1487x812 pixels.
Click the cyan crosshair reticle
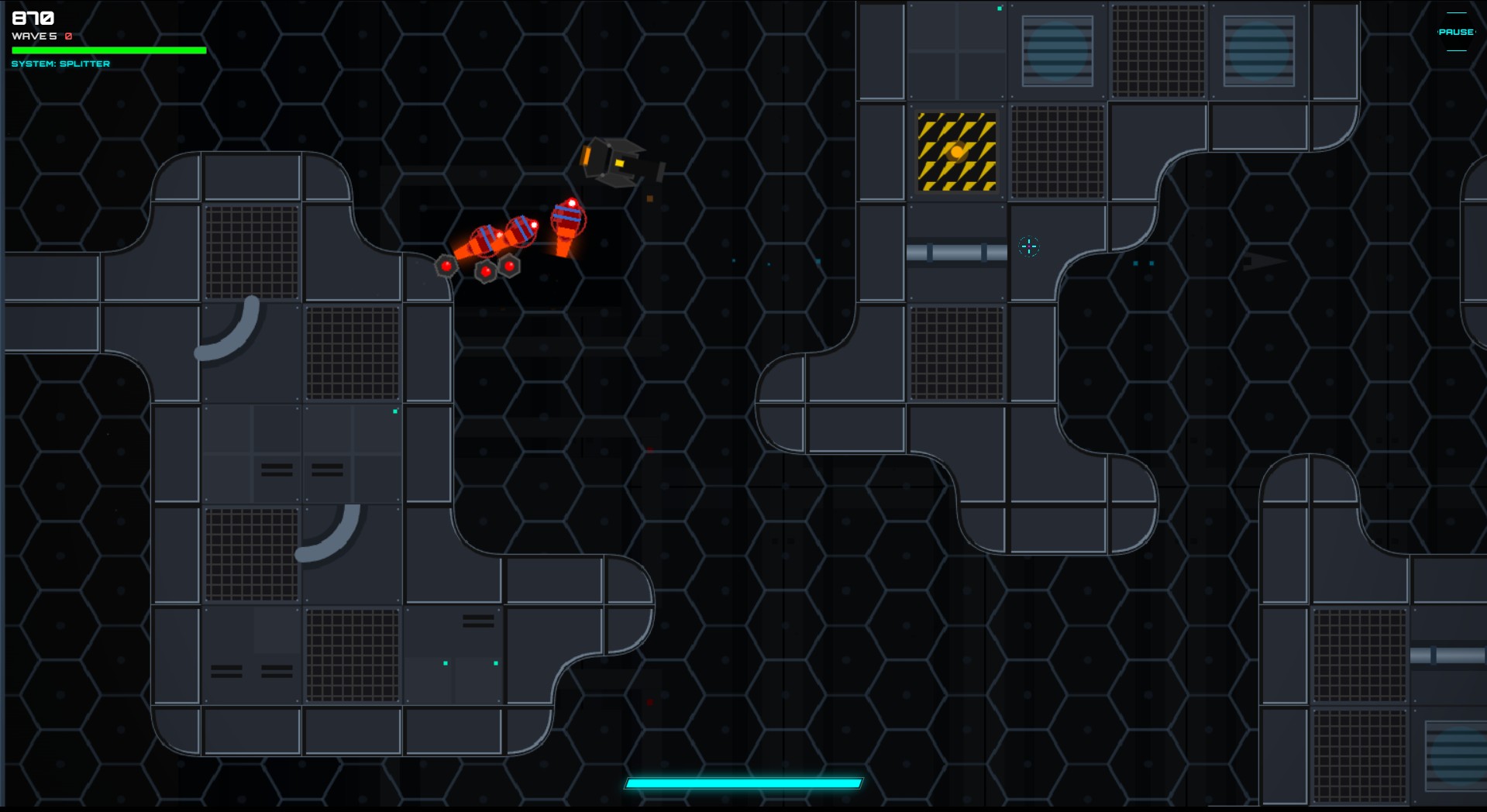click(1029, 247)
